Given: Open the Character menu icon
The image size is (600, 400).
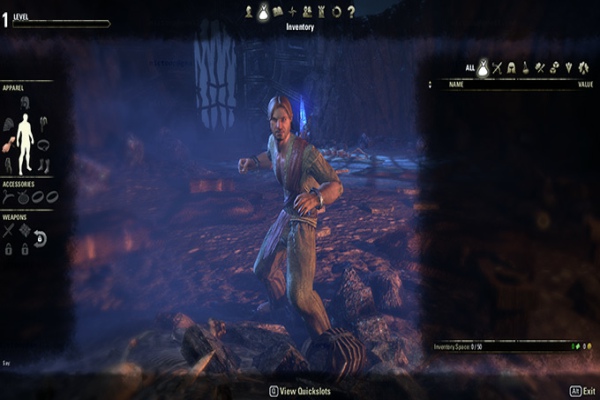Looking at the screenshot, I should (248, 11).
